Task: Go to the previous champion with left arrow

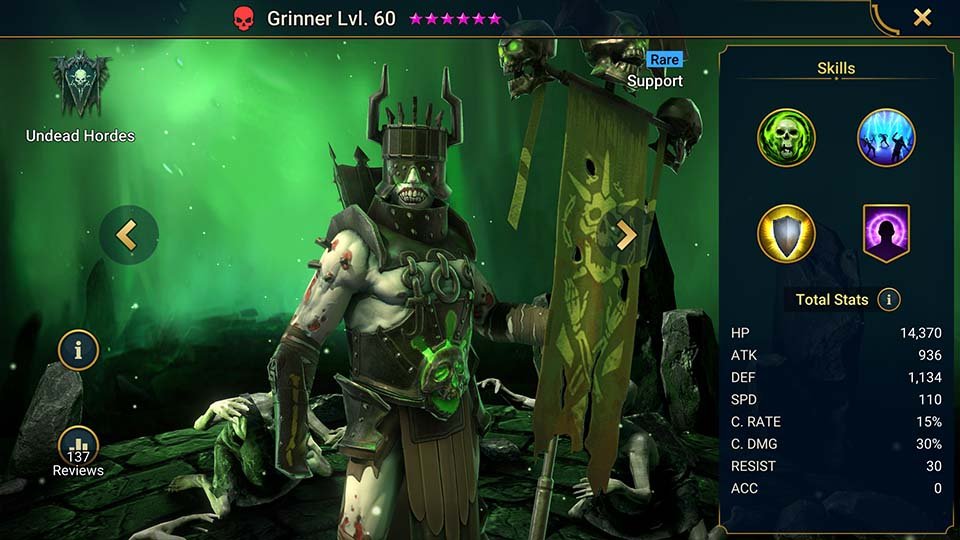Action: pyautogui.click(x=126, y=235)
